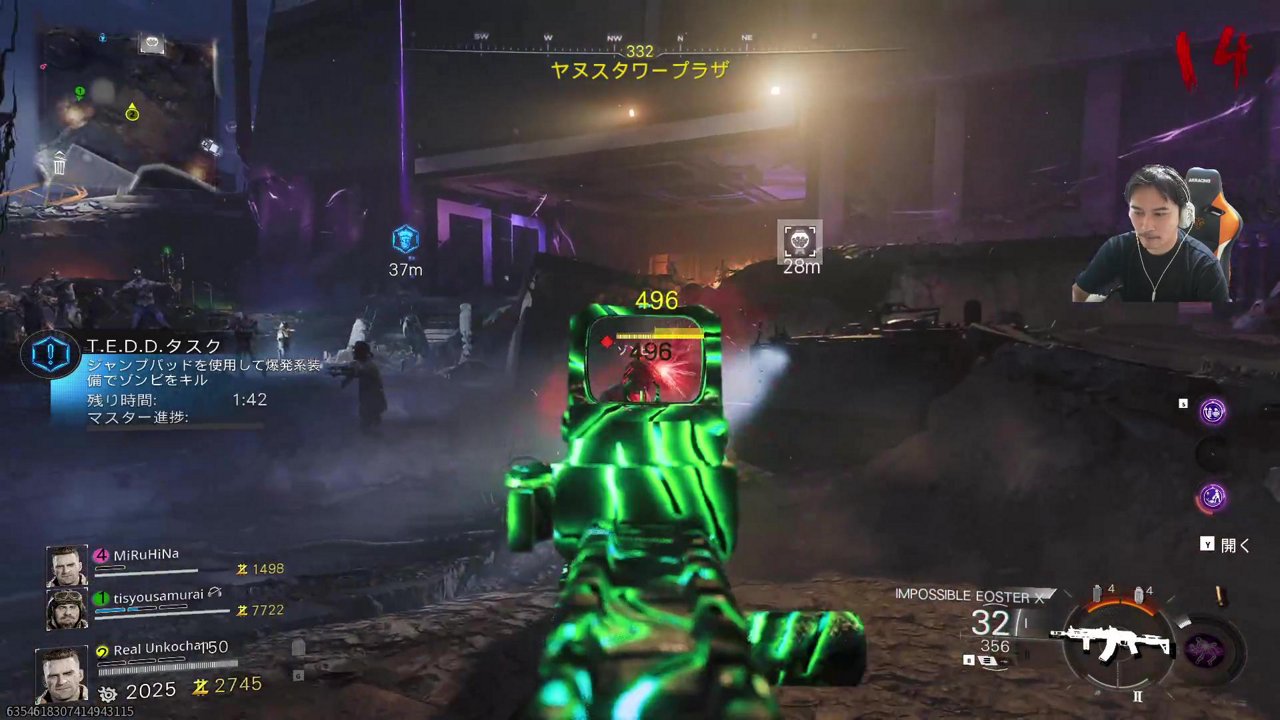This screenshot has height=720, width=1280.
Task: Click the gear icon beside the 2025 essence
Action: 106,690
